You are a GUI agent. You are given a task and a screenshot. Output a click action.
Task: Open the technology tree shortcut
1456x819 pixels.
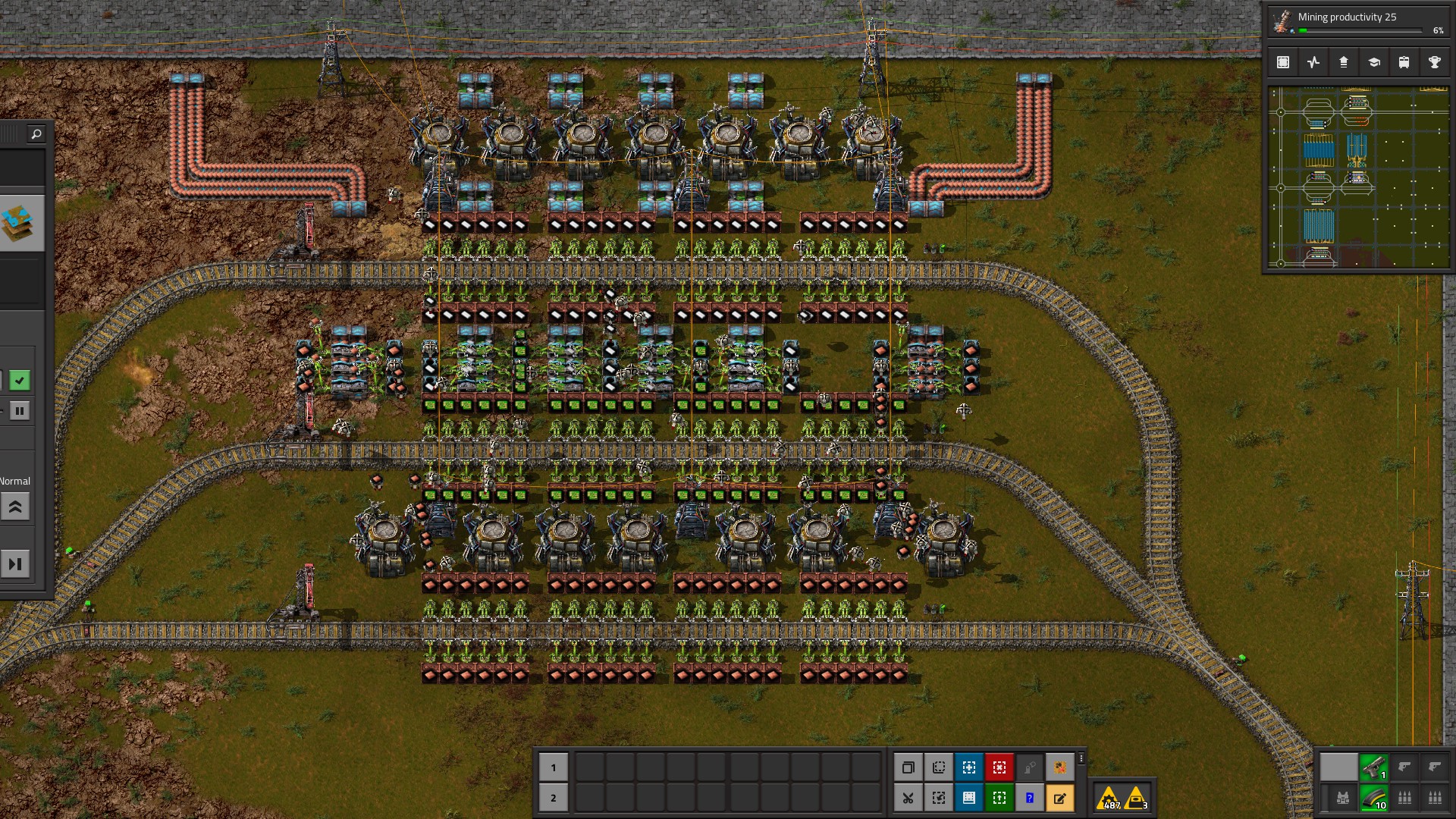tap(1374, 62)
